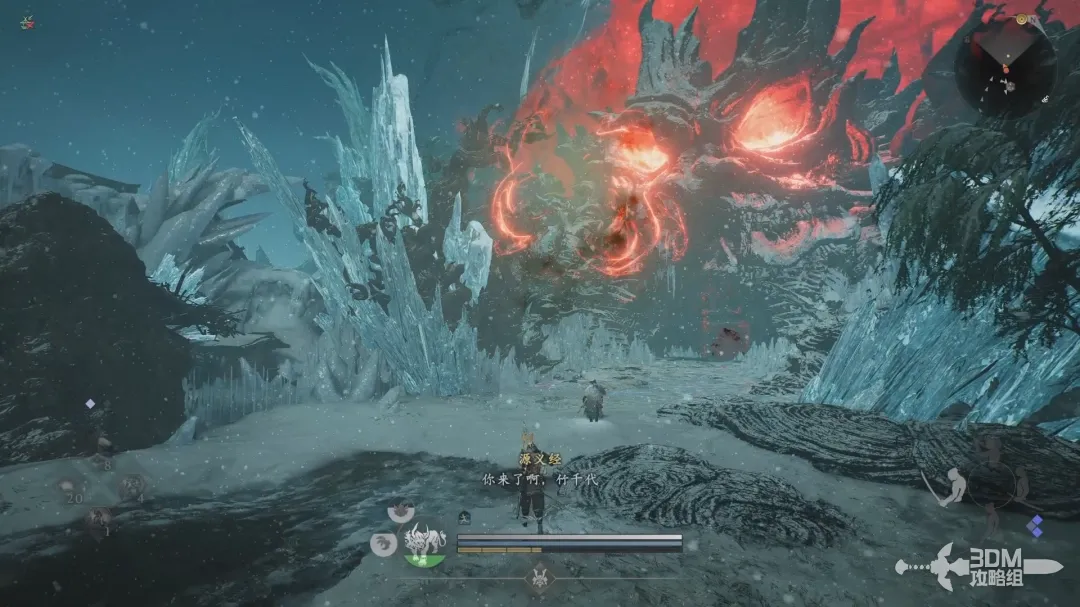The image size is (1080, 607).
Task: Activate the claw skill icon
Action: tap(382, 544)
